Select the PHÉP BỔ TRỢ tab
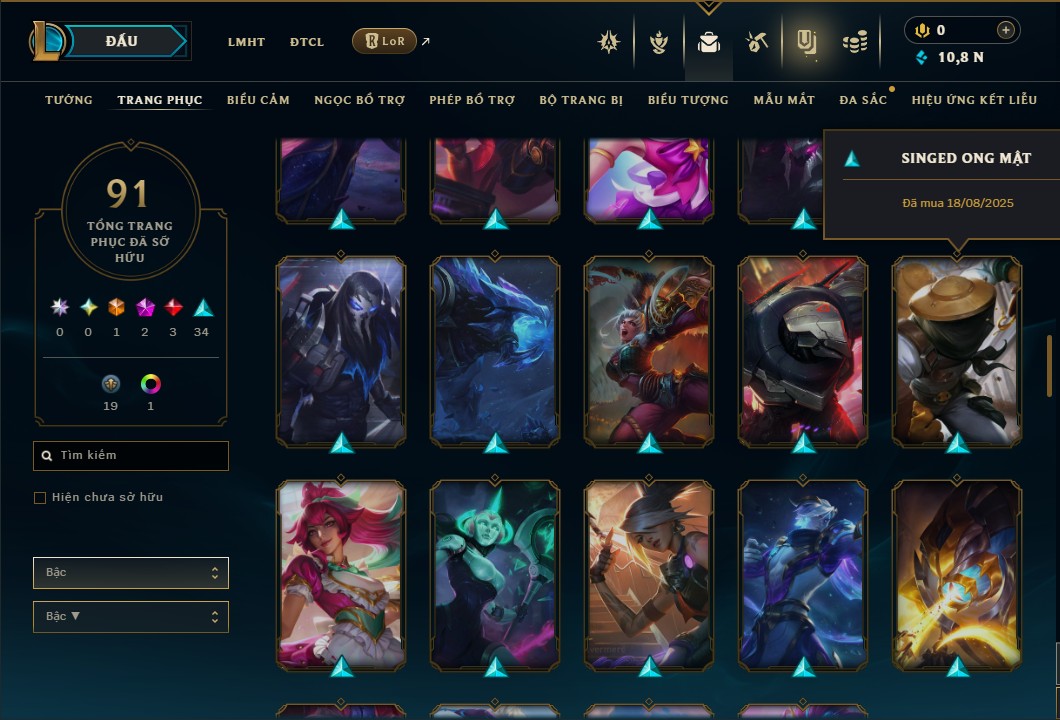 coord(472,100)
